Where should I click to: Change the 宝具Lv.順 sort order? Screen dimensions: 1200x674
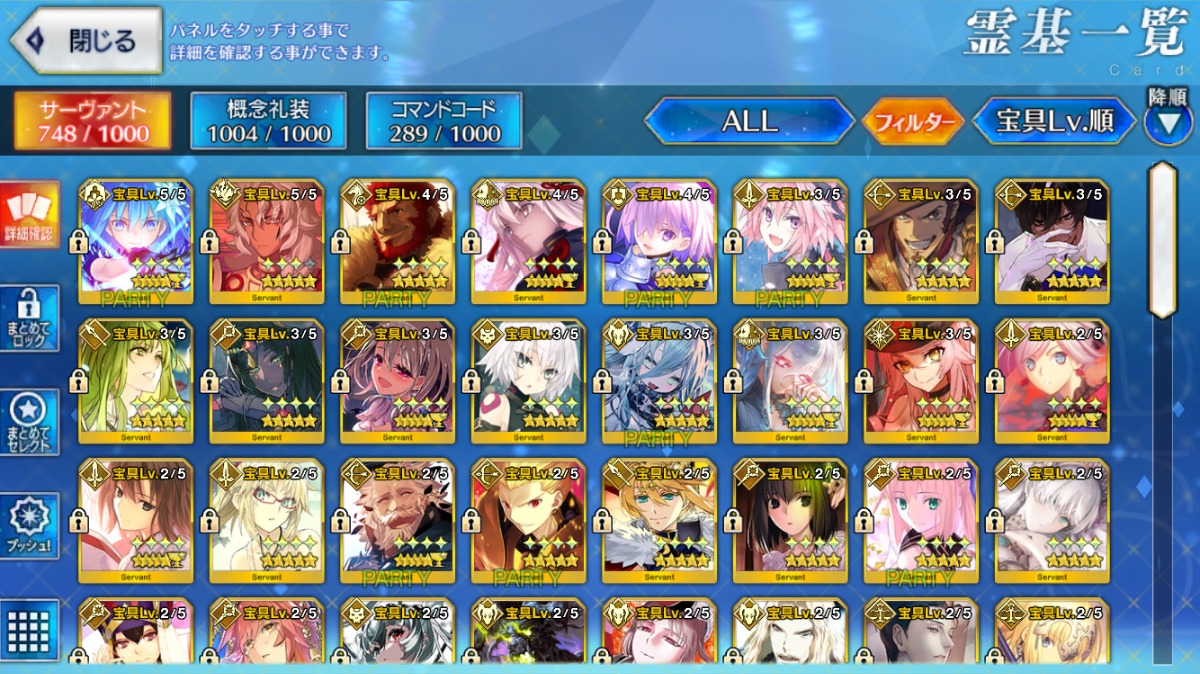[1054, 122]
